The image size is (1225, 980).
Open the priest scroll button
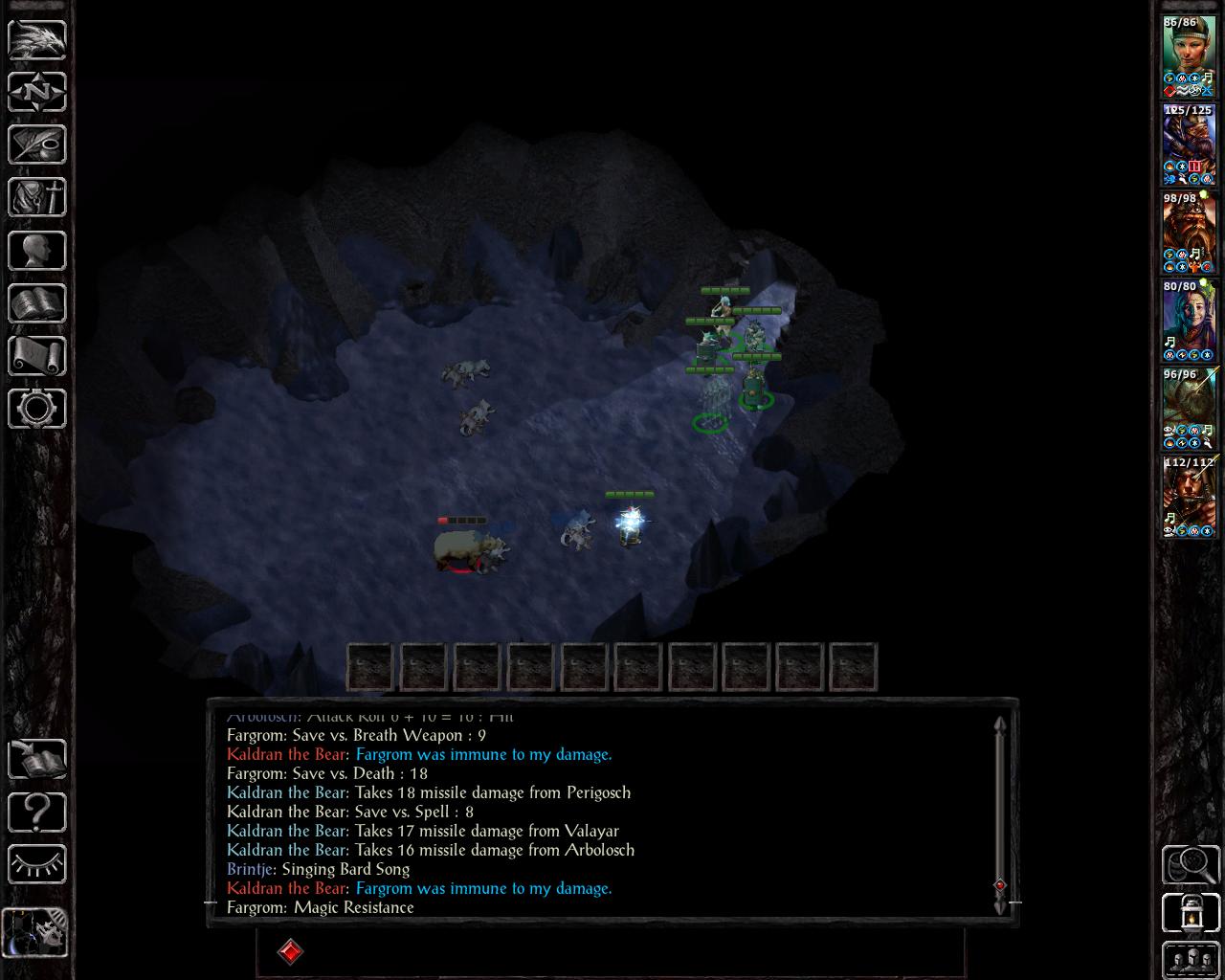point(37,357)
